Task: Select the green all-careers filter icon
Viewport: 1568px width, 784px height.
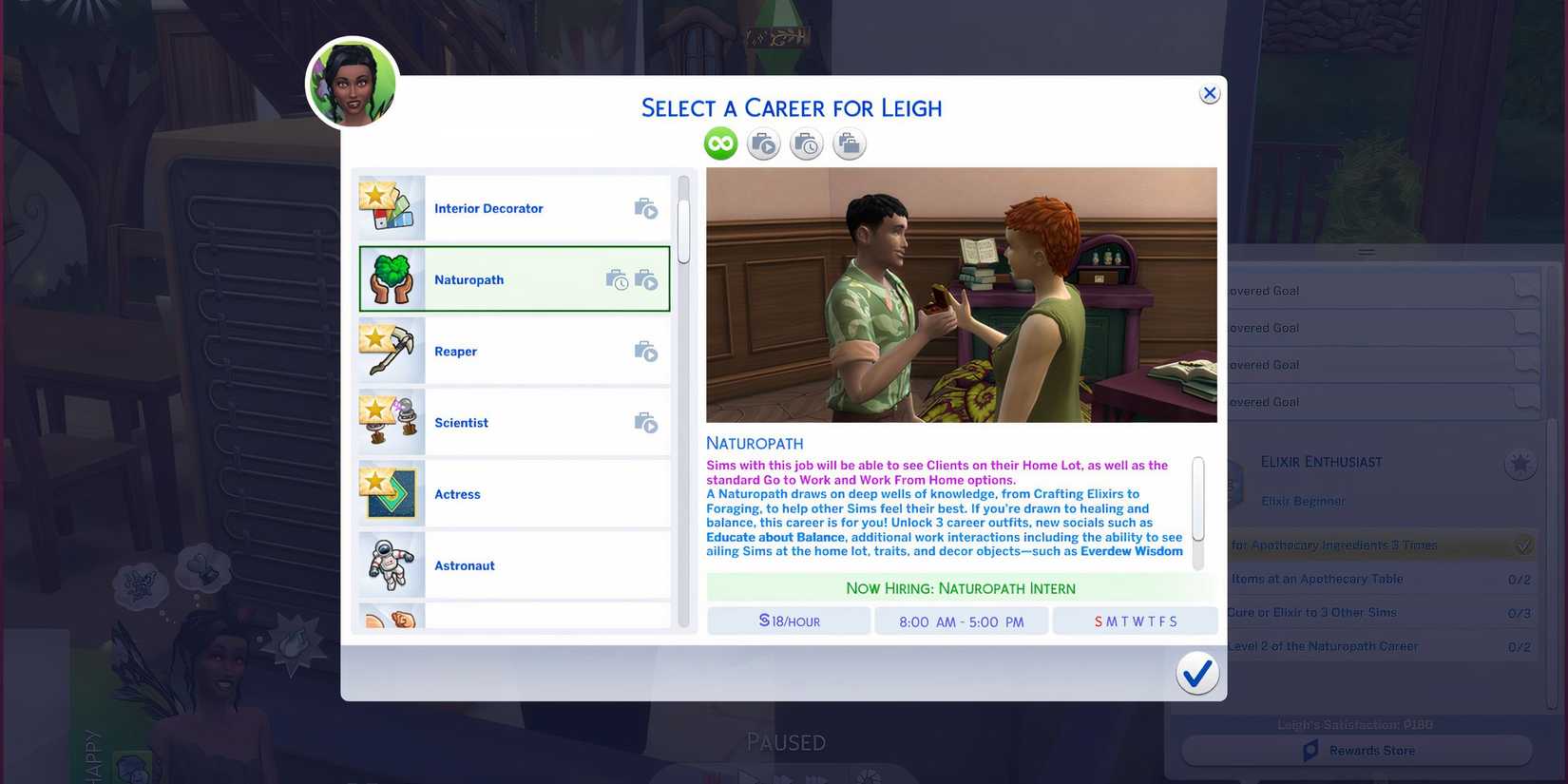Action: click(x=719, y=143)
